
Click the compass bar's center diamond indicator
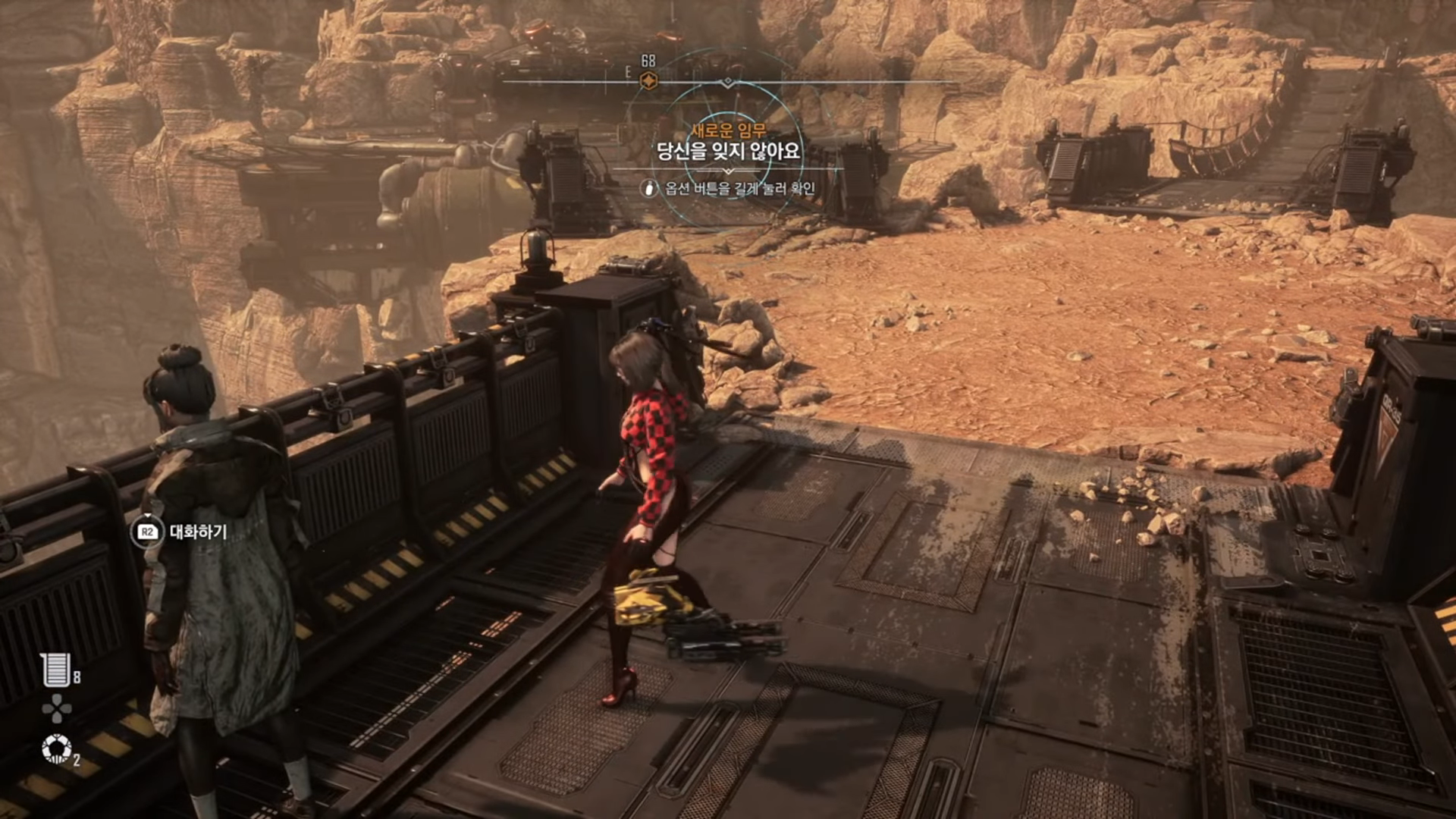pyautogui.click(x=728, y=81)
